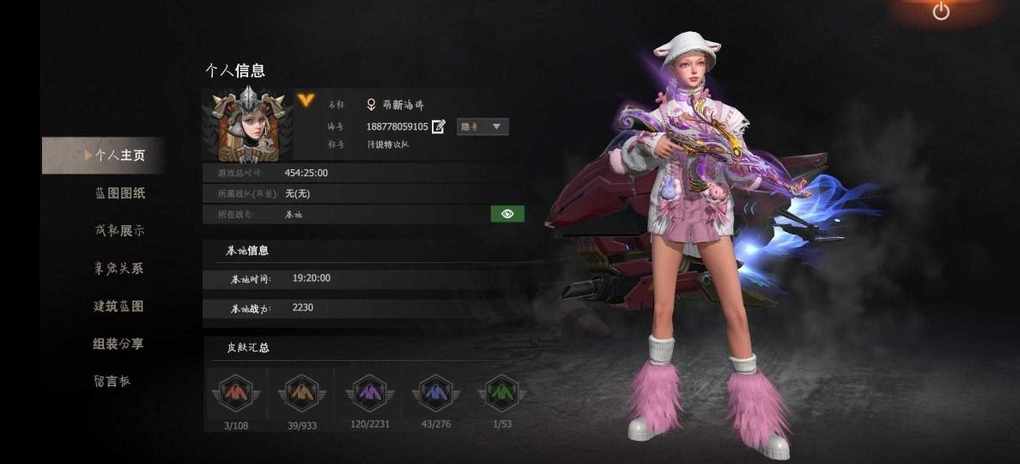This screenshot has width=1020, height=464.
Task: Switch to the 建筑蓝图 tab
Action: 118,306
